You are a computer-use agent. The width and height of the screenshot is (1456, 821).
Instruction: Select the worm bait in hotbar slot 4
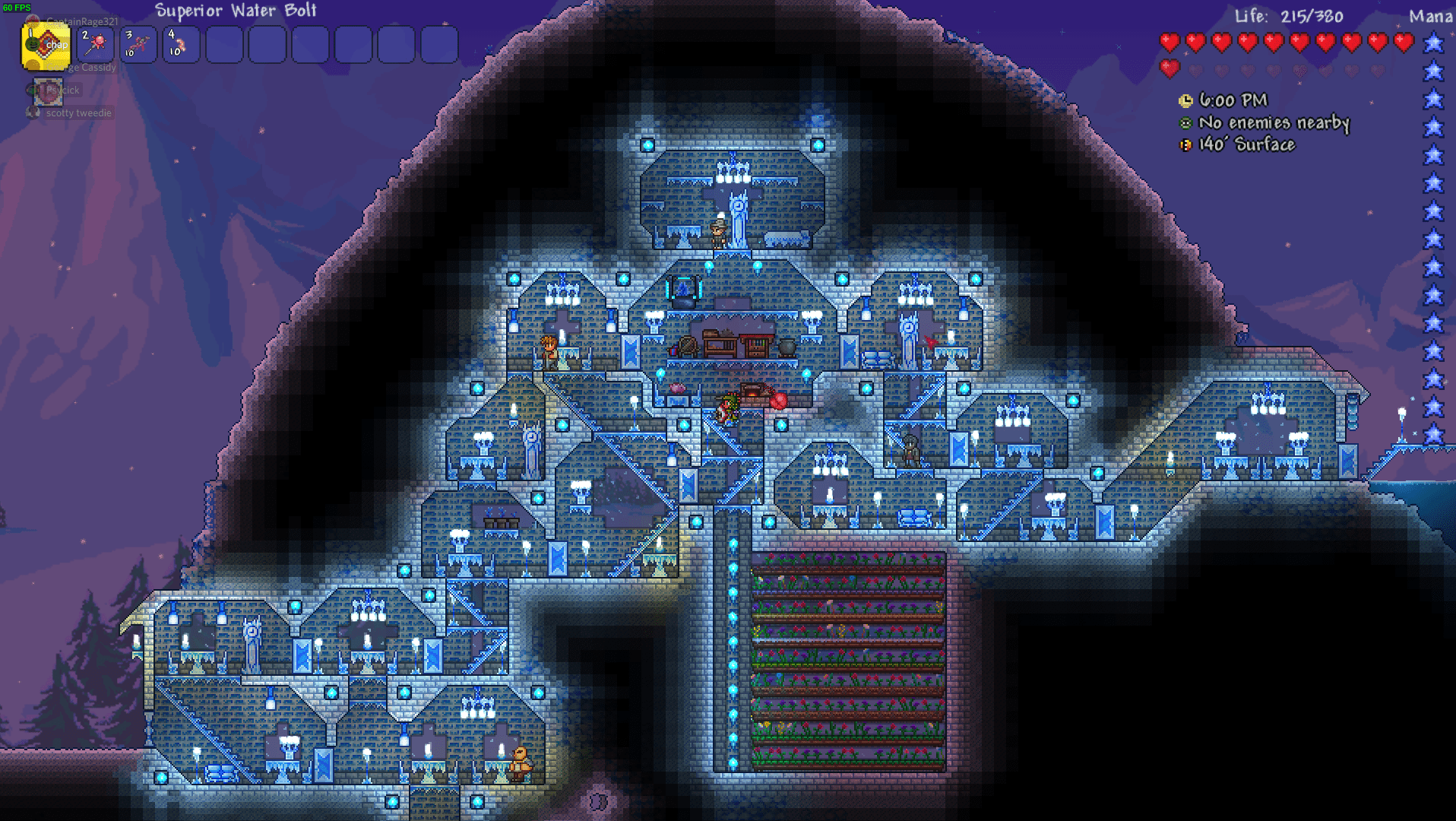181,46
